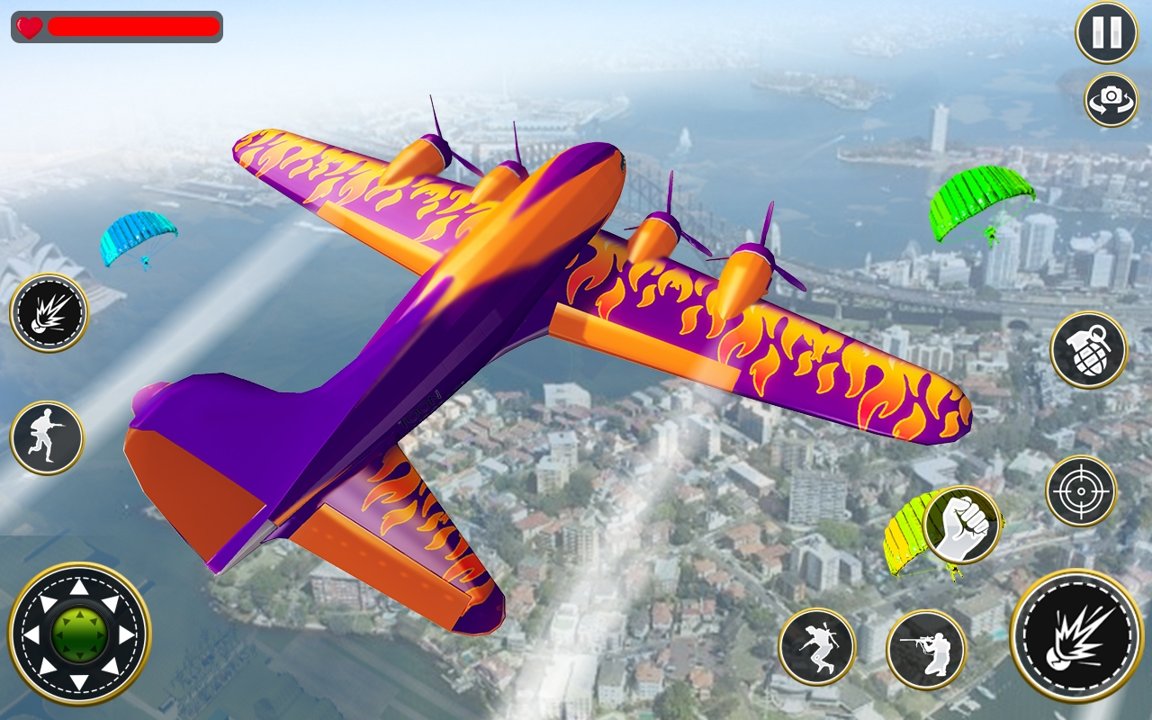Tap the crosshair aim button

coord(1081,491)
